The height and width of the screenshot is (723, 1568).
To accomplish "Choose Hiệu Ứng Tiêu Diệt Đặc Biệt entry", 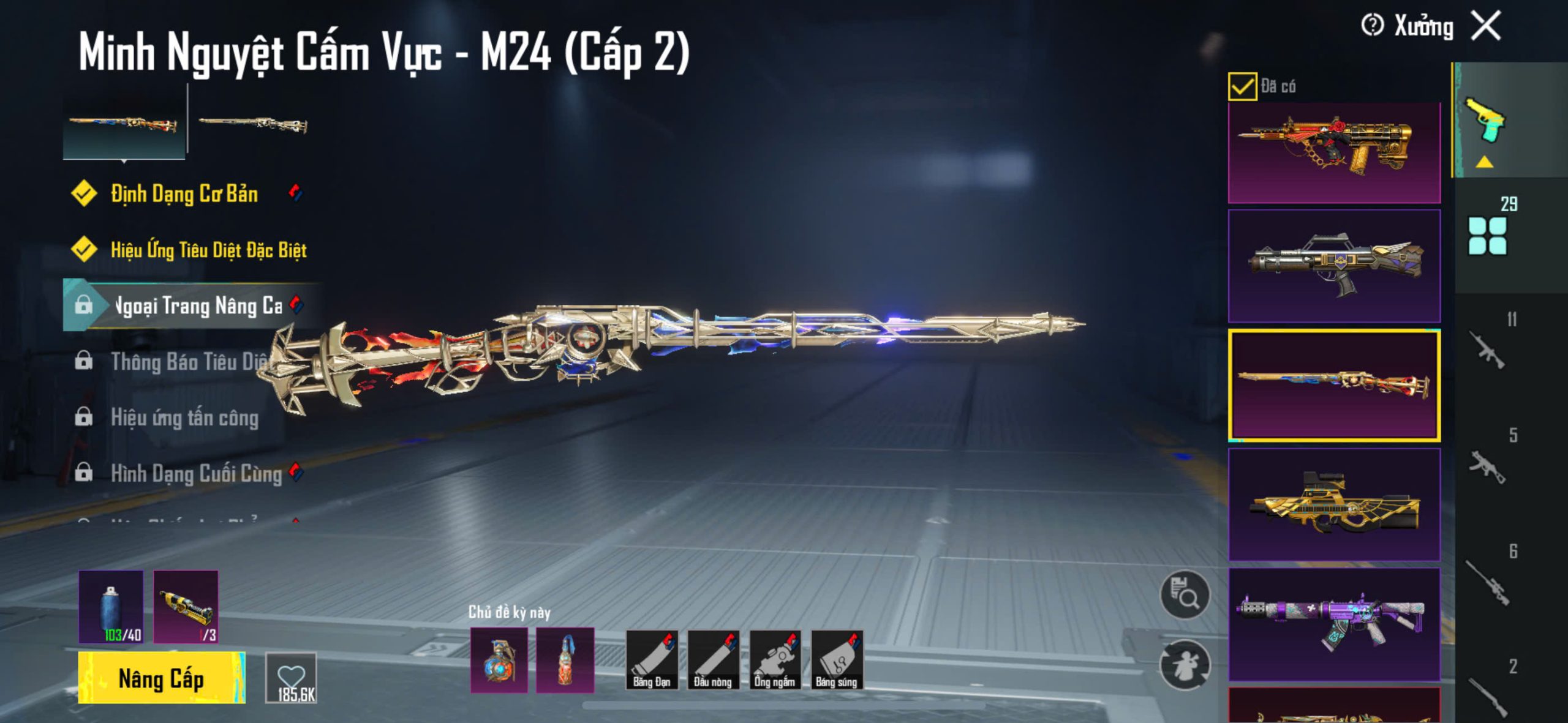I will click(208, 250).
